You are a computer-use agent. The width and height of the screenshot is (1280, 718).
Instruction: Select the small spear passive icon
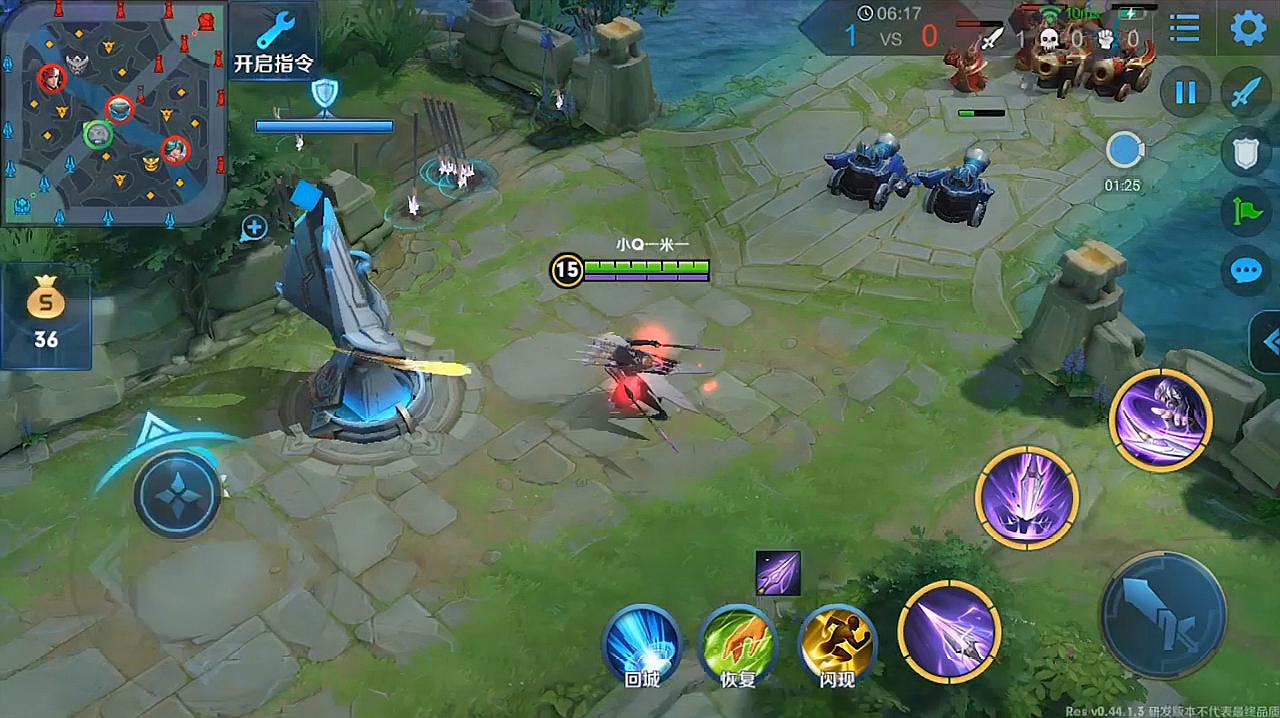(x=778, y=573)
